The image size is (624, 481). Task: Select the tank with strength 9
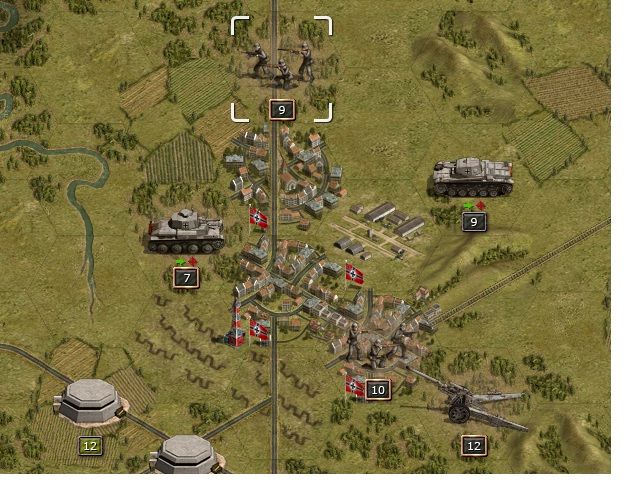pyautogui.click(x=472, y=177)
